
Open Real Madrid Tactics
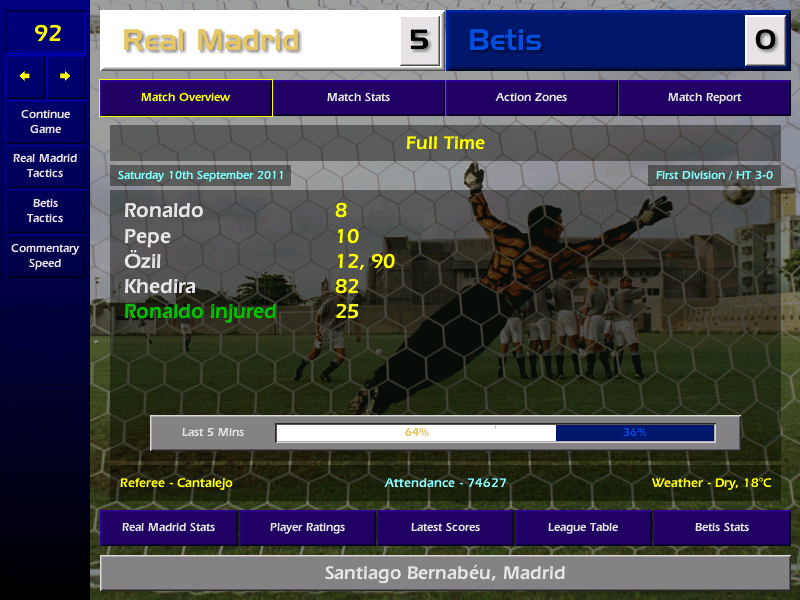pos(45,166)
